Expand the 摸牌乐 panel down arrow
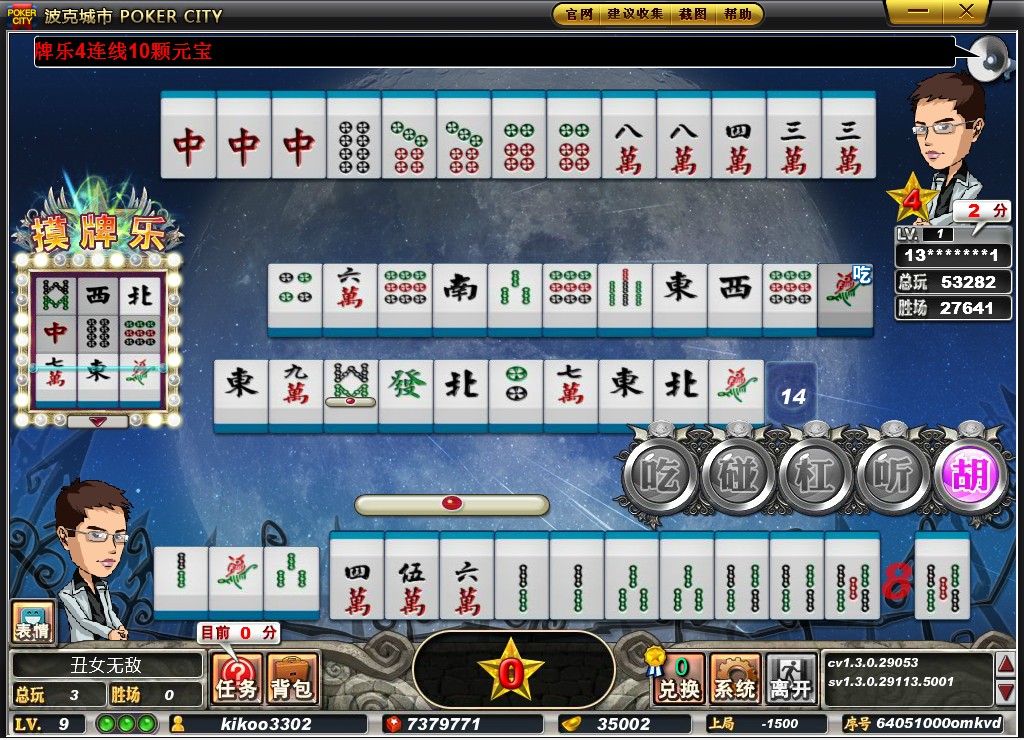The width and height of the screenshot is (1024, 740). 98,422
